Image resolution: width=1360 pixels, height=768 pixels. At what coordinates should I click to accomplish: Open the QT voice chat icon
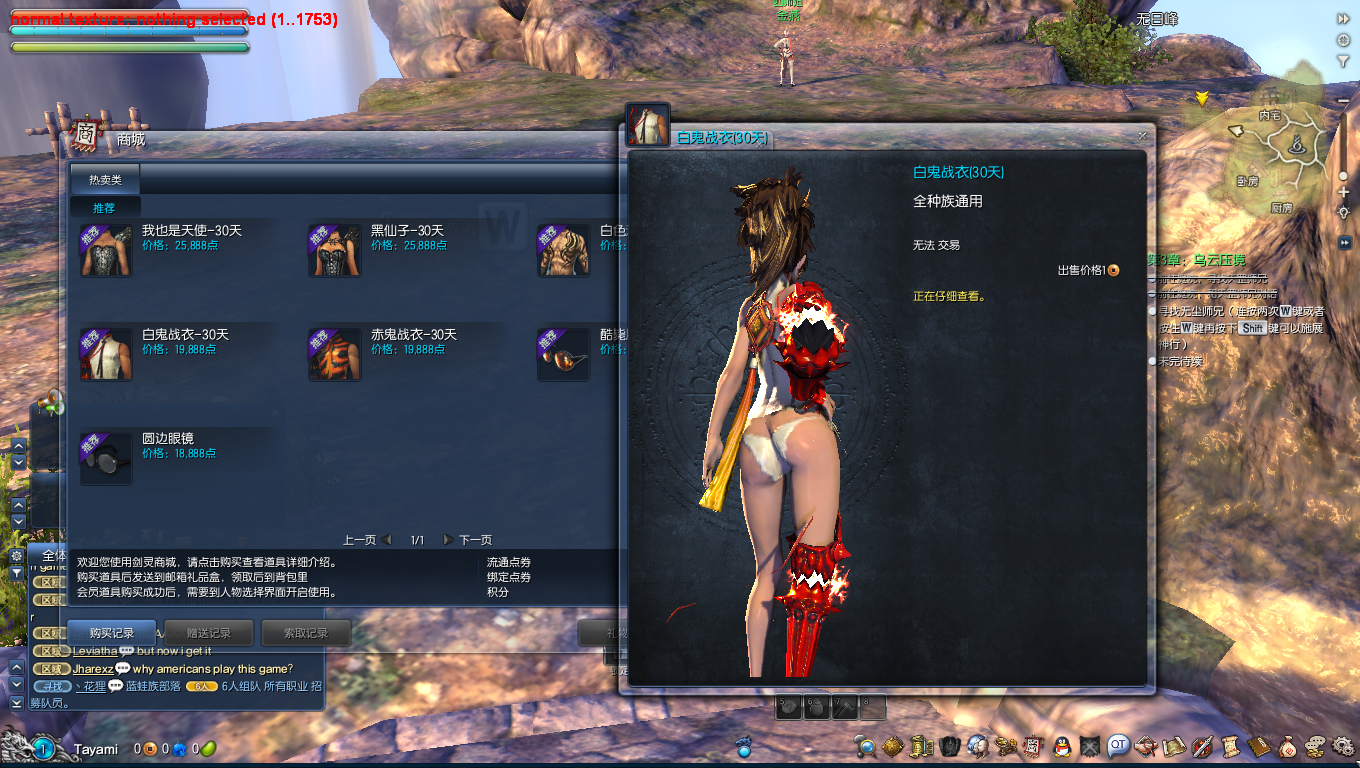point(1118,745)
